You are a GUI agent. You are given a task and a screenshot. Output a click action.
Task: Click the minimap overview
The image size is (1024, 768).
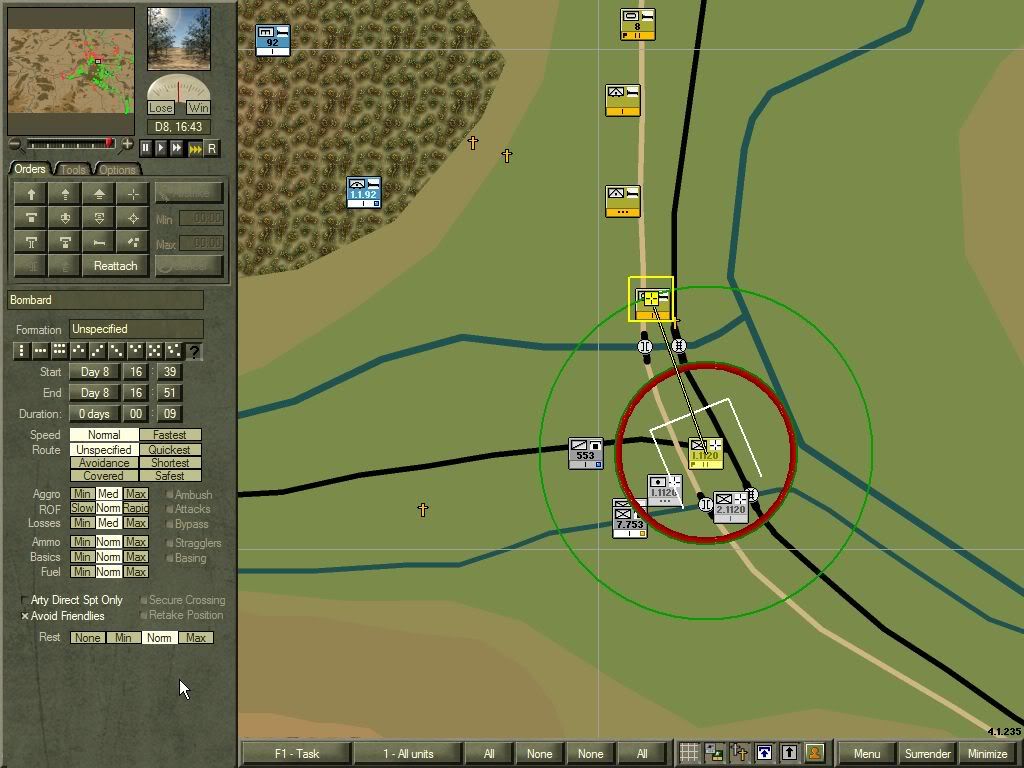(71, 69)
